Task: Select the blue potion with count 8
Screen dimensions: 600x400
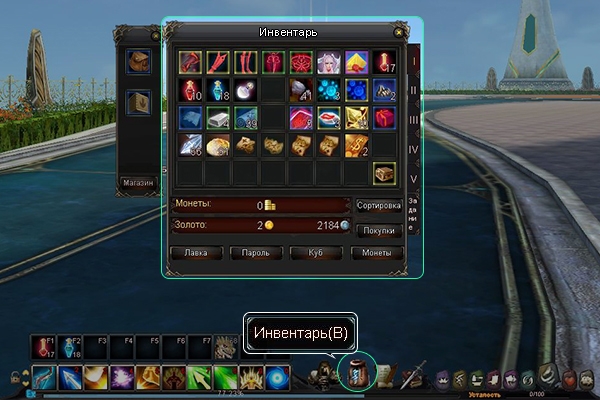Action: pos(219,91)
